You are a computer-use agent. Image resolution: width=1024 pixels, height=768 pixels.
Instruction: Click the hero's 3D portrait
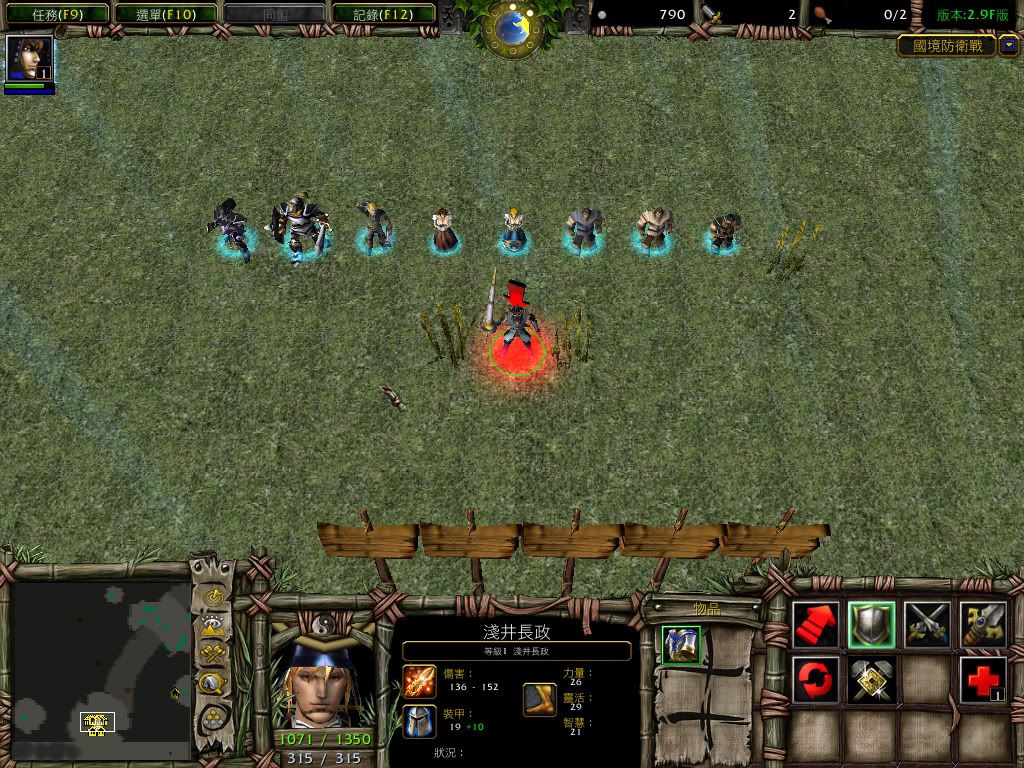322,682
